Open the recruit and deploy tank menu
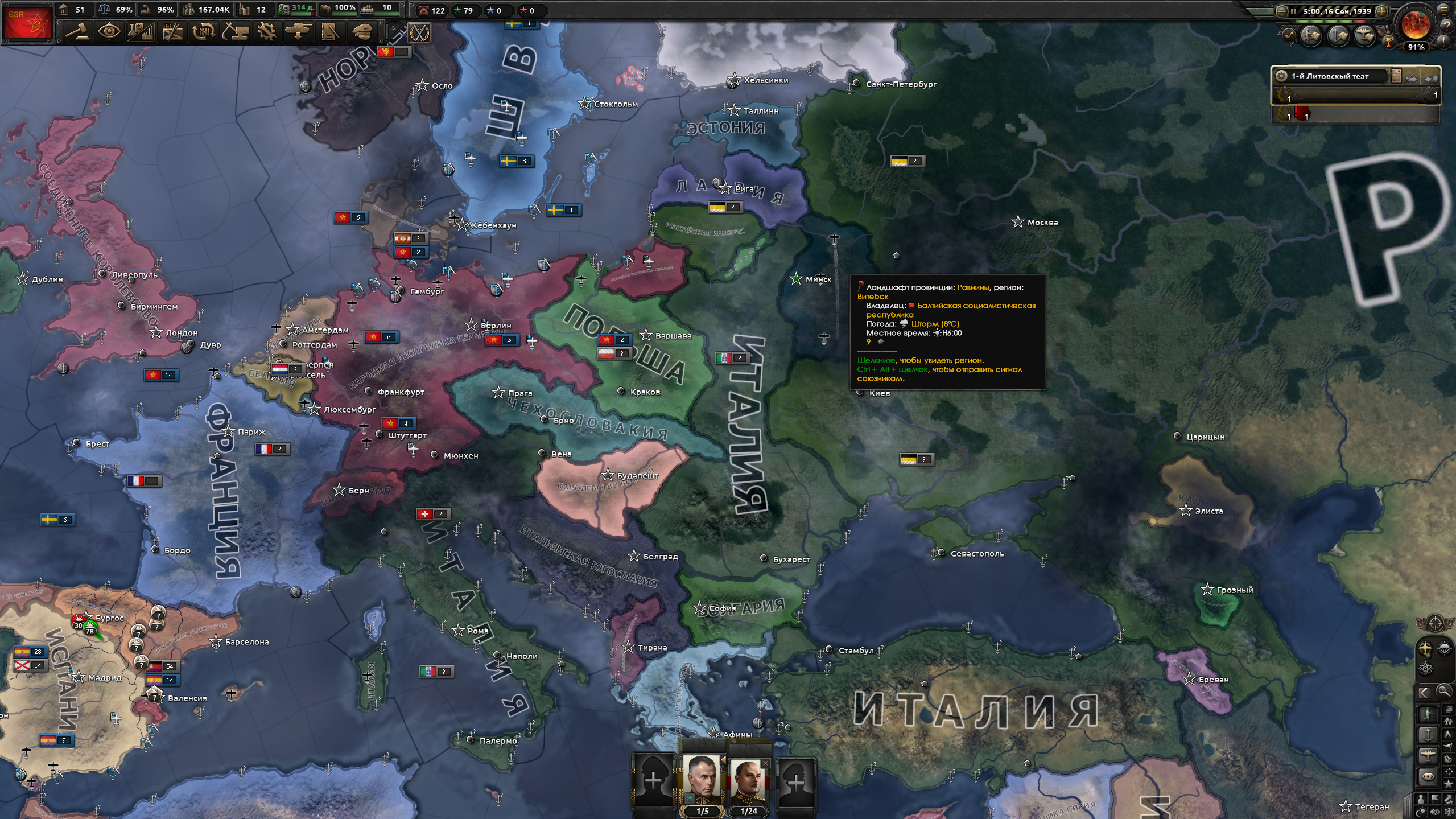Image resolution: width=1456 pixels, height=819 pixels. (x=298, y=32)
